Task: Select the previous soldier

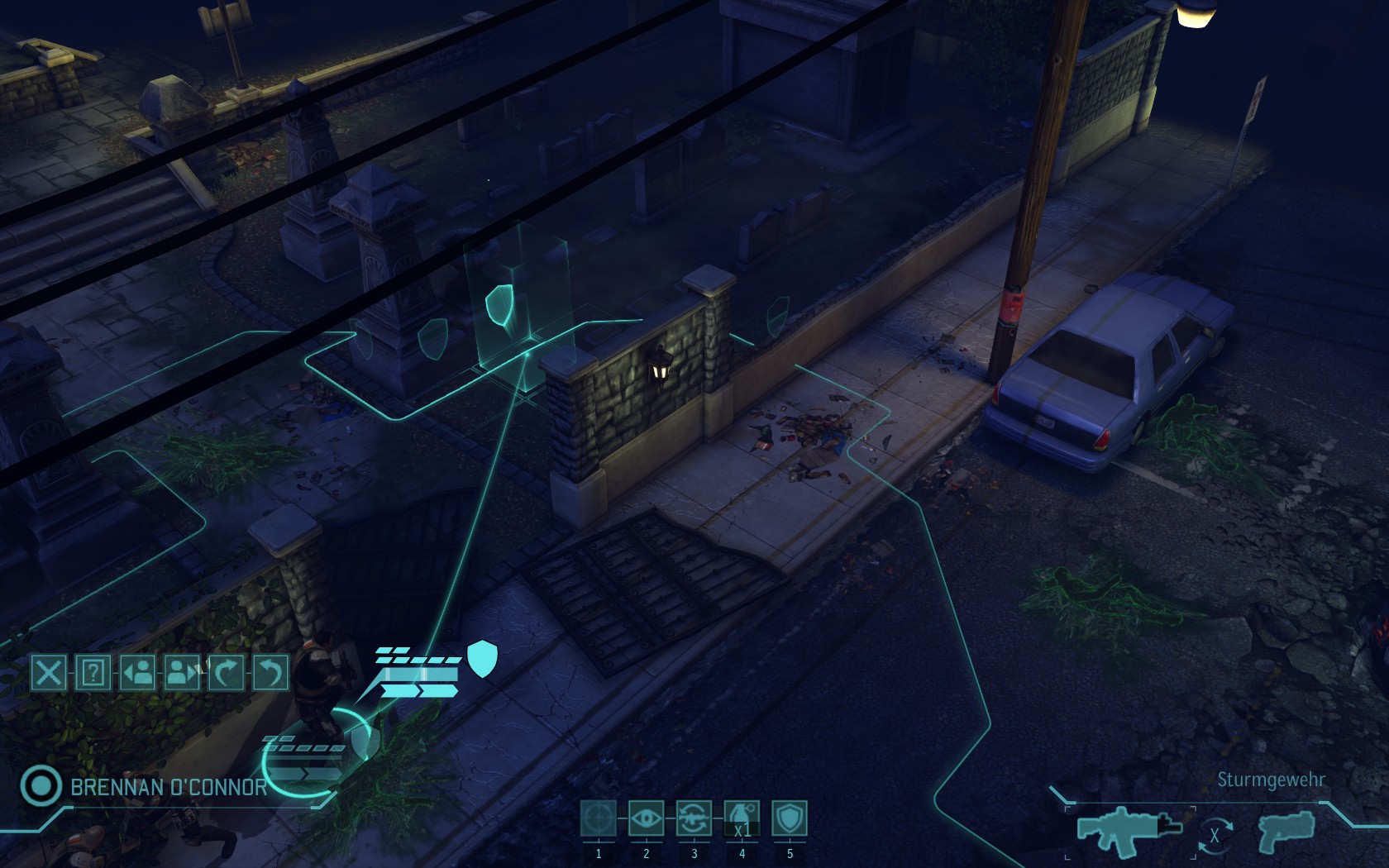Action: tap(138, 673)
